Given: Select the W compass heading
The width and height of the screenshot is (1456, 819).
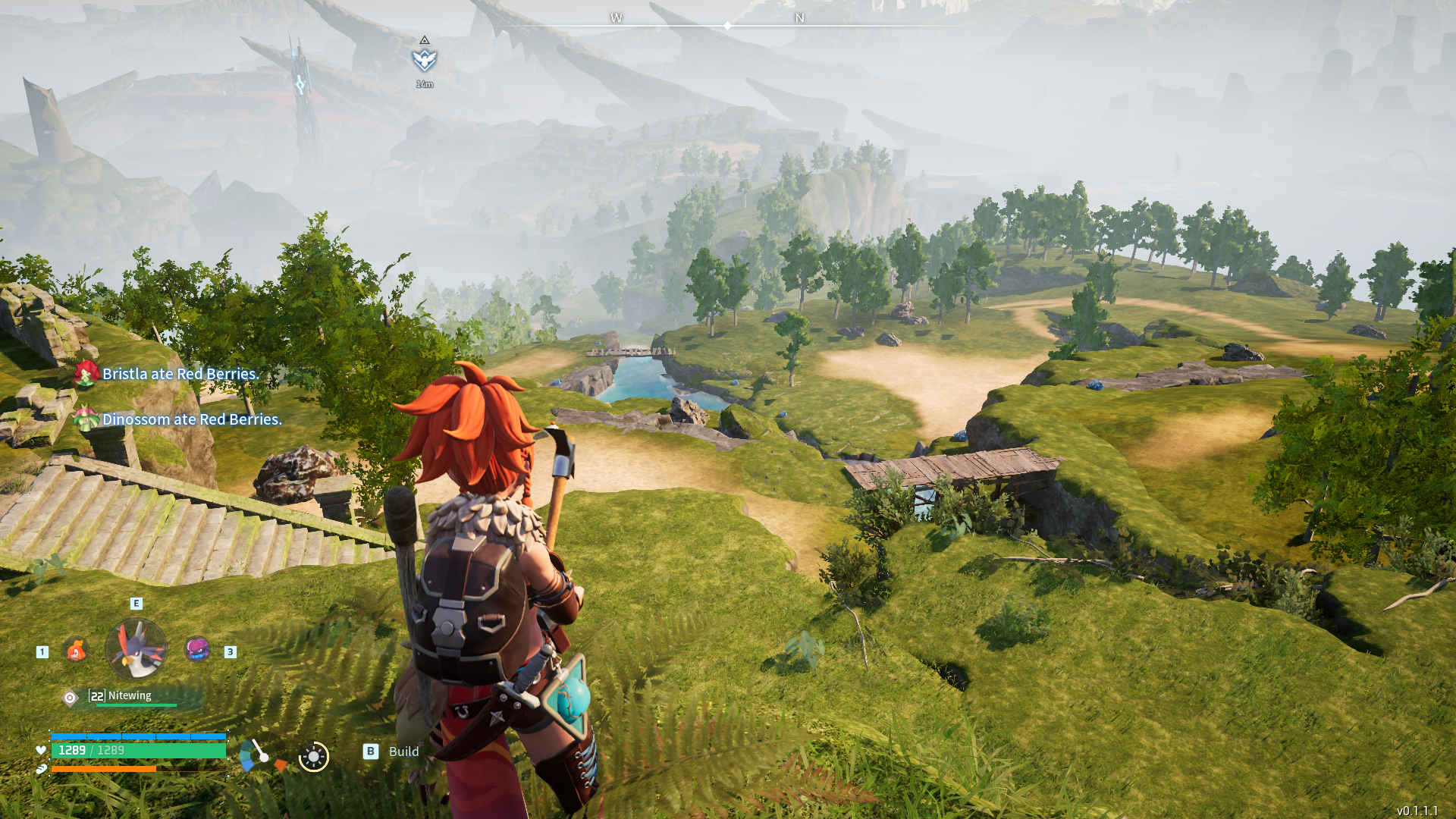Looking at the screenshot, I should click(617, 17).
